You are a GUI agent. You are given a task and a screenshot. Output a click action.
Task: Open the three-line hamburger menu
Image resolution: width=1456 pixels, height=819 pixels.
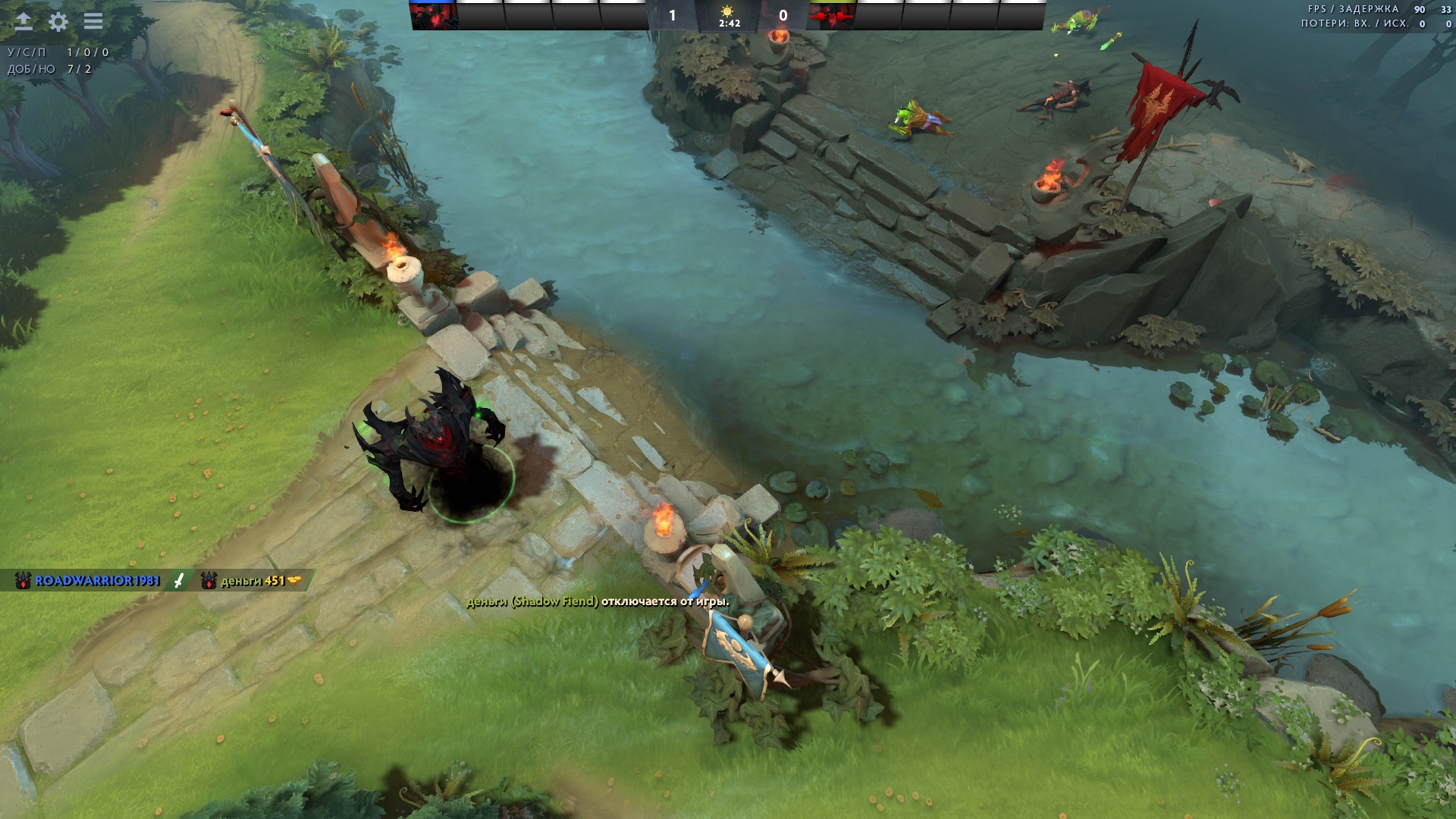tap(93, 21)
